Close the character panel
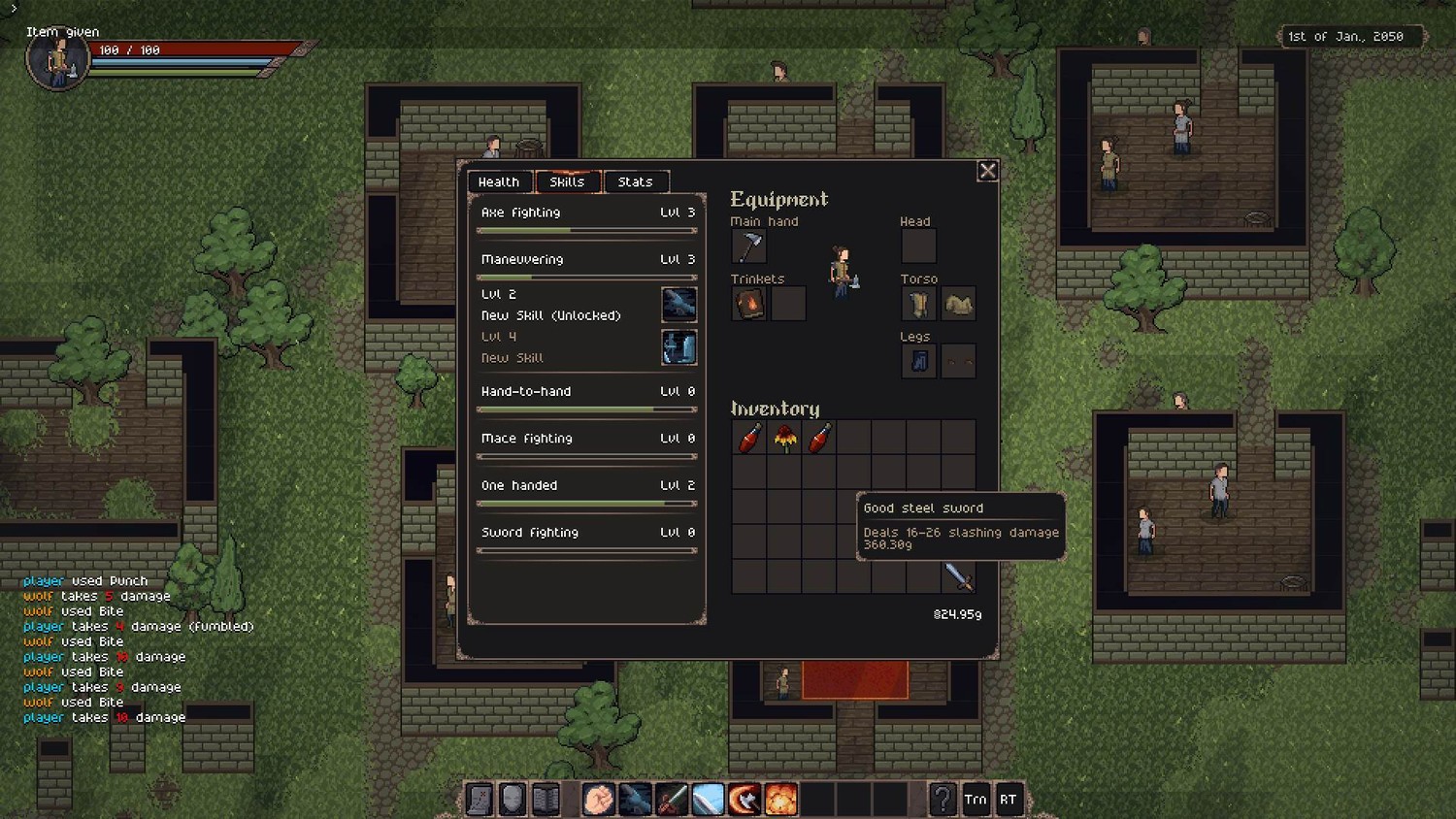The image size is (1456, 819). click(987, 171)
